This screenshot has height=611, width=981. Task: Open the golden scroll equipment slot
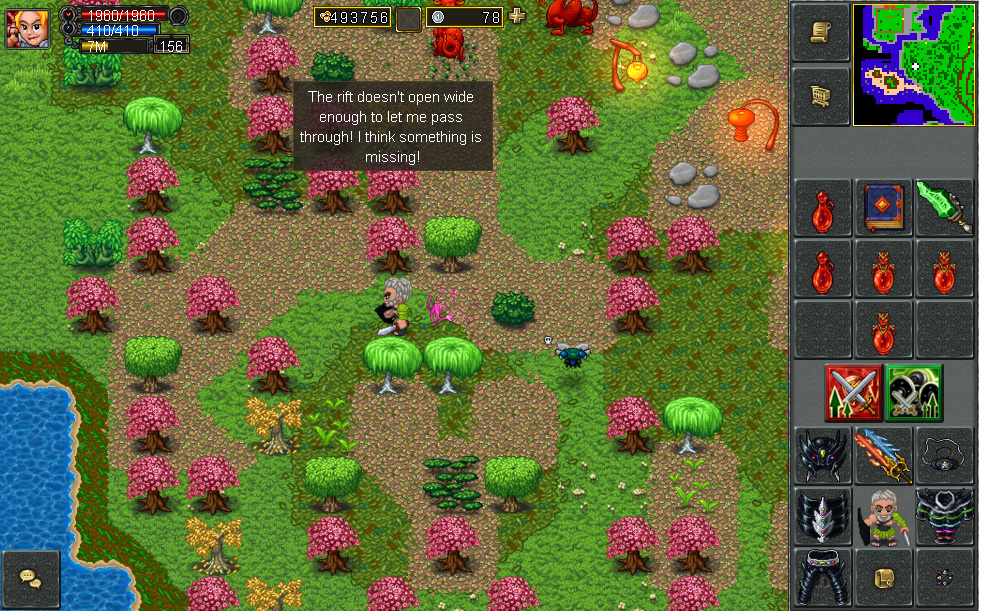tap(883, 576)
